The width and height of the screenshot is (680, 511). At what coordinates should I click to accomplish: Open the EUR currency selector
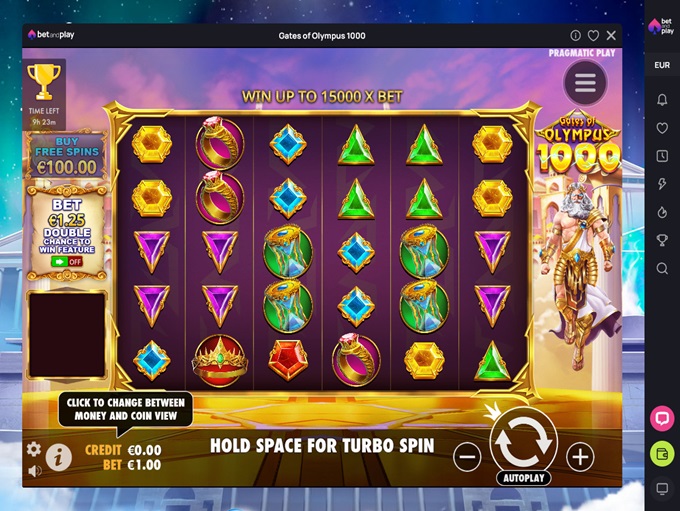[x=662, y=65]
